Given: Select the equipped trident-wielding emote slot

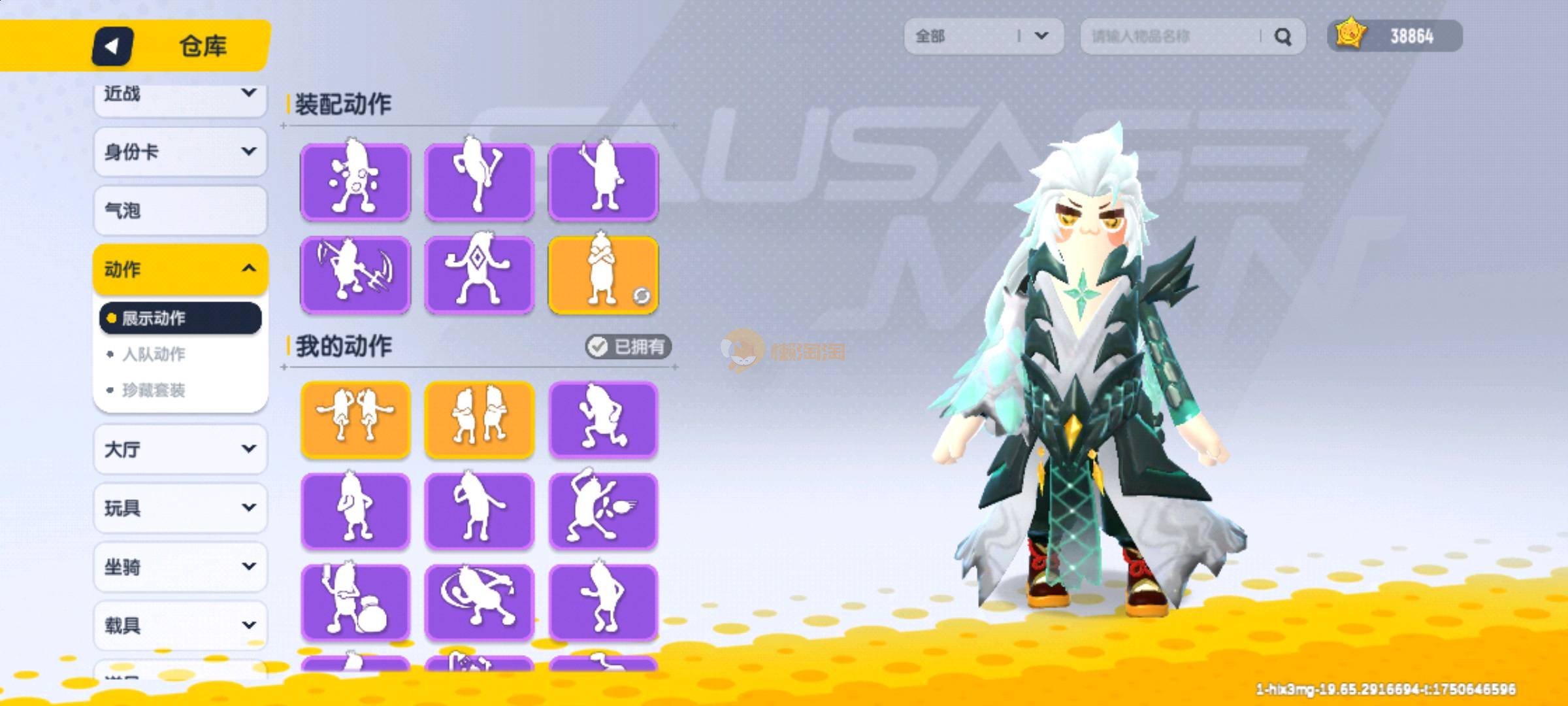Looking at the screenshot, I should (355, 275).
